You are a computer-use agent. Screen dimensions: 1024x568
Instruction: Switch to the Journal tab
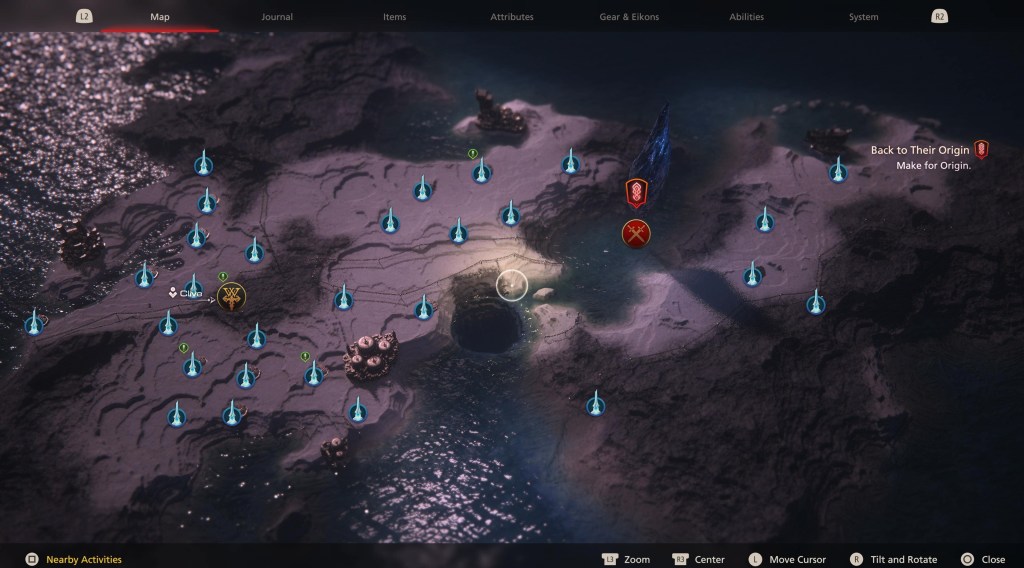tap(277, 17)
